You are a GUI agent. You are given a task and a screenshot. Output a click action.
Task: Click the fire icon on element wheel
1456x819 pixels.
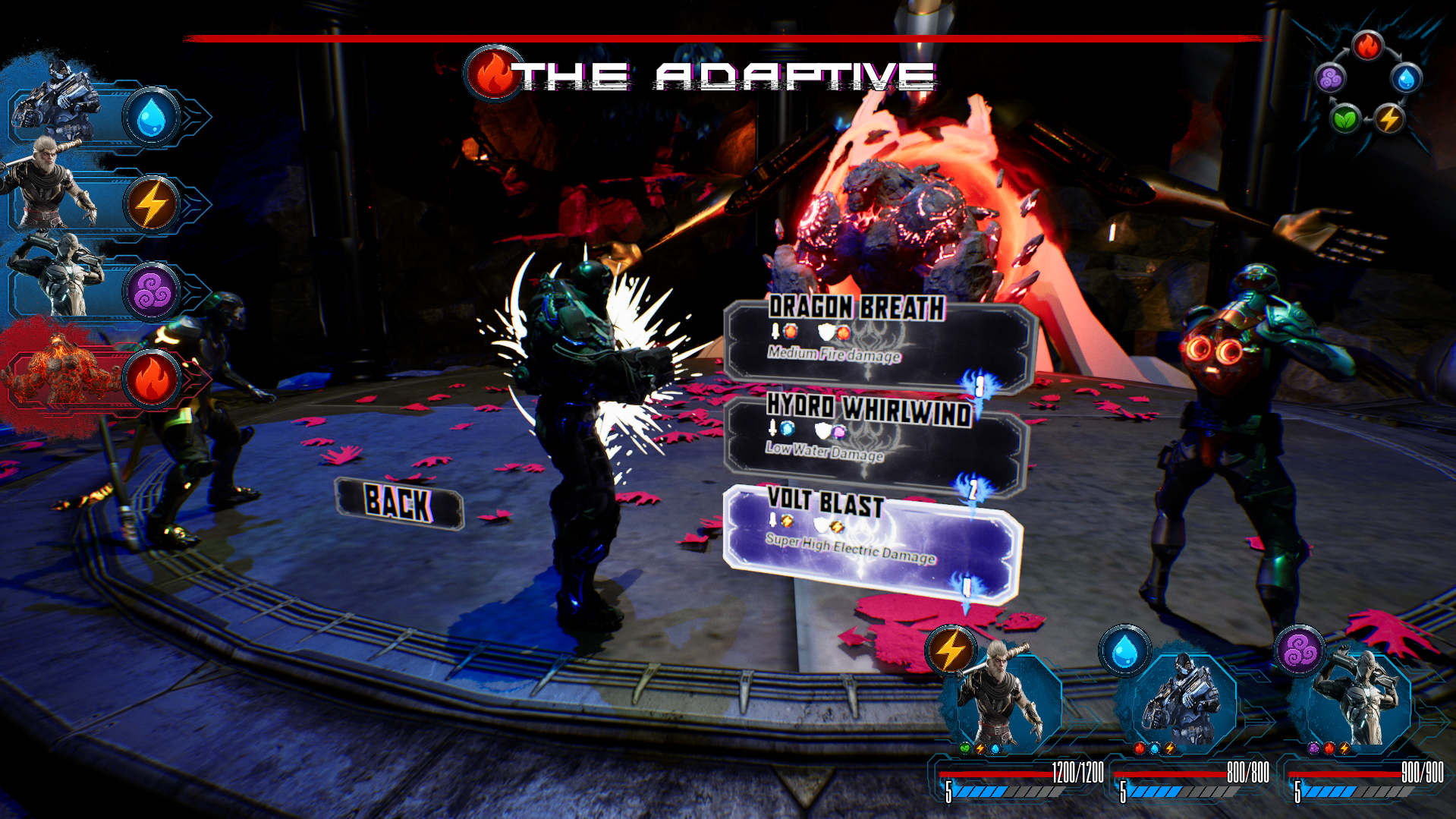tap(1367, 46)
